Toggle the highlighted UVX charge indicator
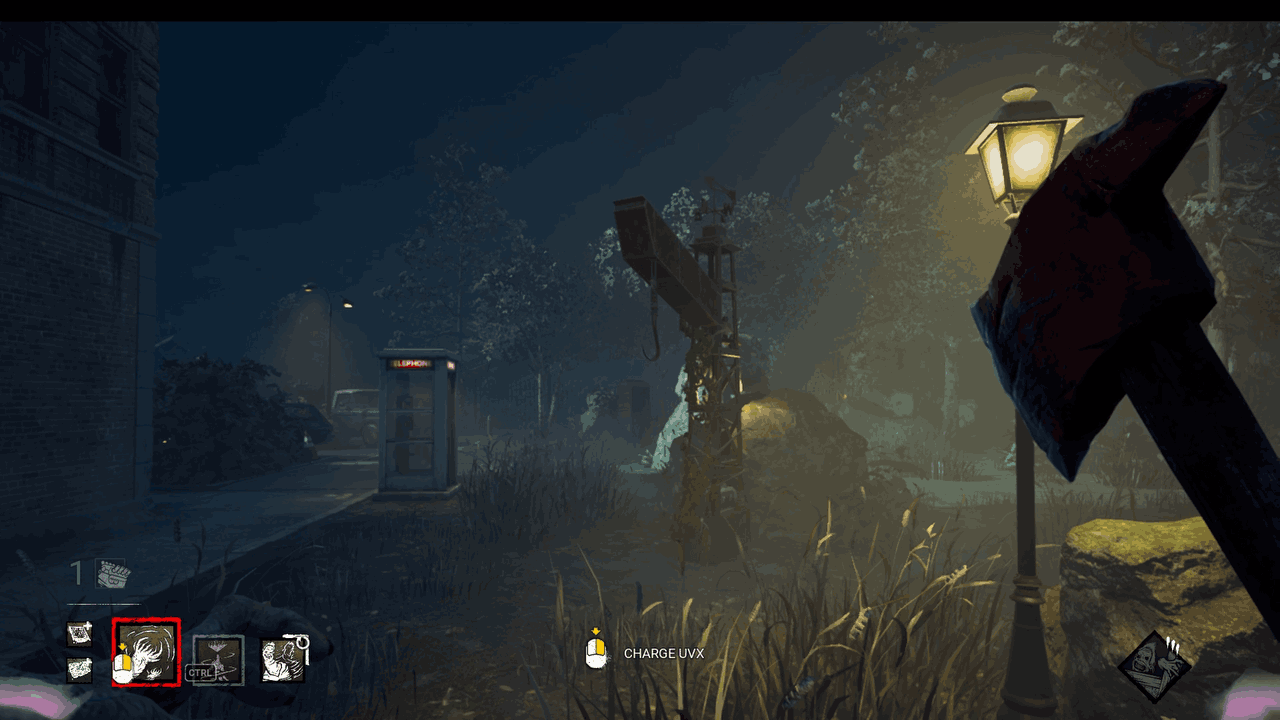This screenshot has width=1280, height=720. [x=147, y=652]
